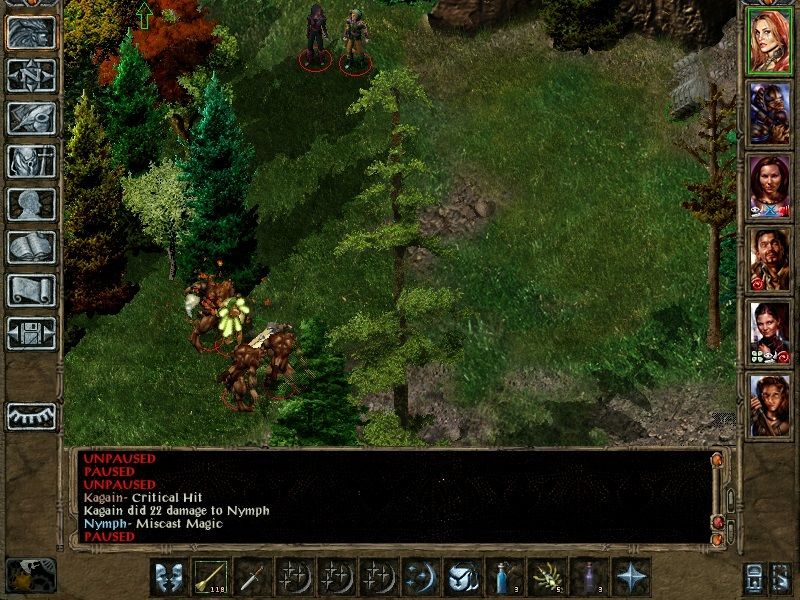
Task: Open the area map with the compass button
Action: tap(31, 75)
